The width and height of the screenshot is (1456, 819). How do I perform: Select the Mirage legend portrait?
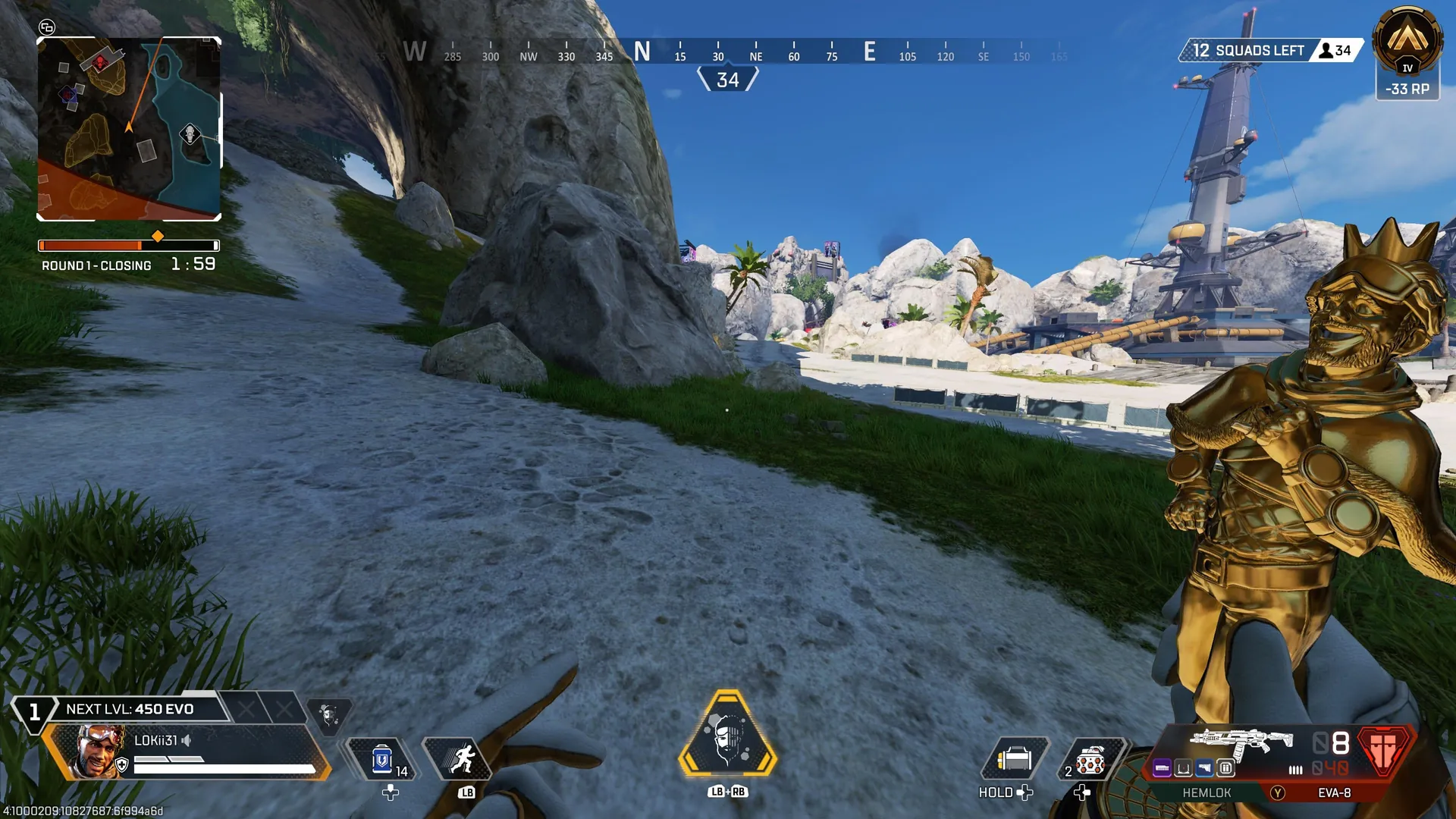pos(99,751)
